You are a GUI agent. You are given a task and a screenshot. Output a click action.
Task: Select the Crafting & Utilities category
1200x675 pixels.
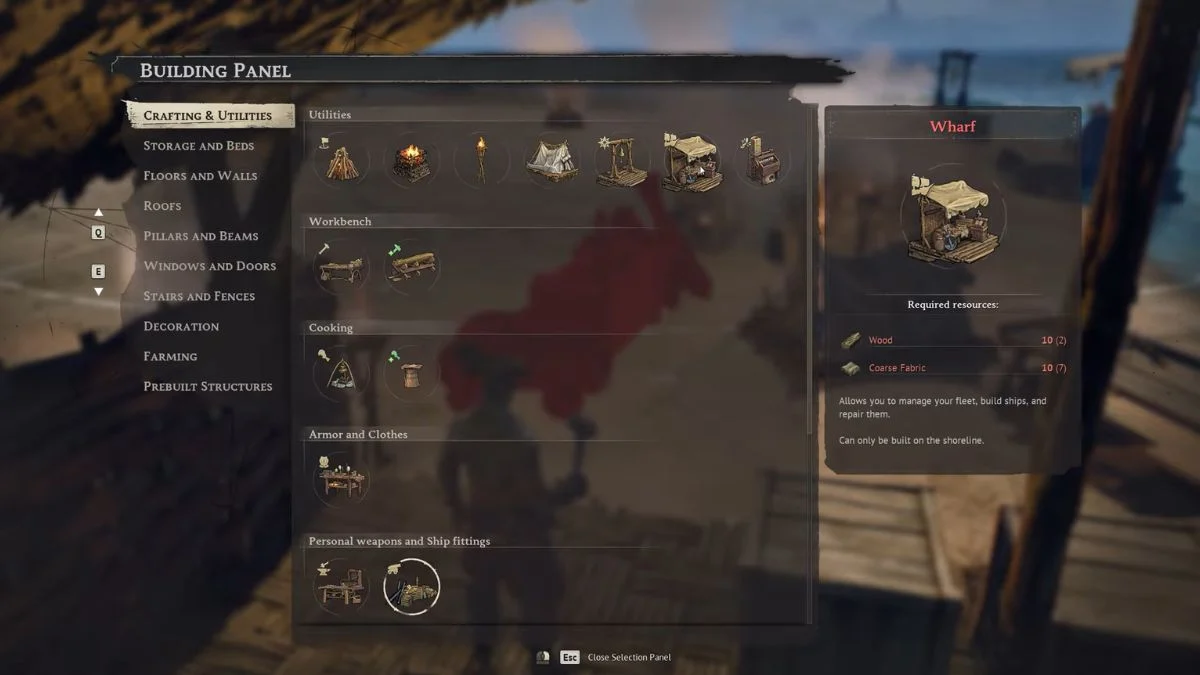coord(207,116)
